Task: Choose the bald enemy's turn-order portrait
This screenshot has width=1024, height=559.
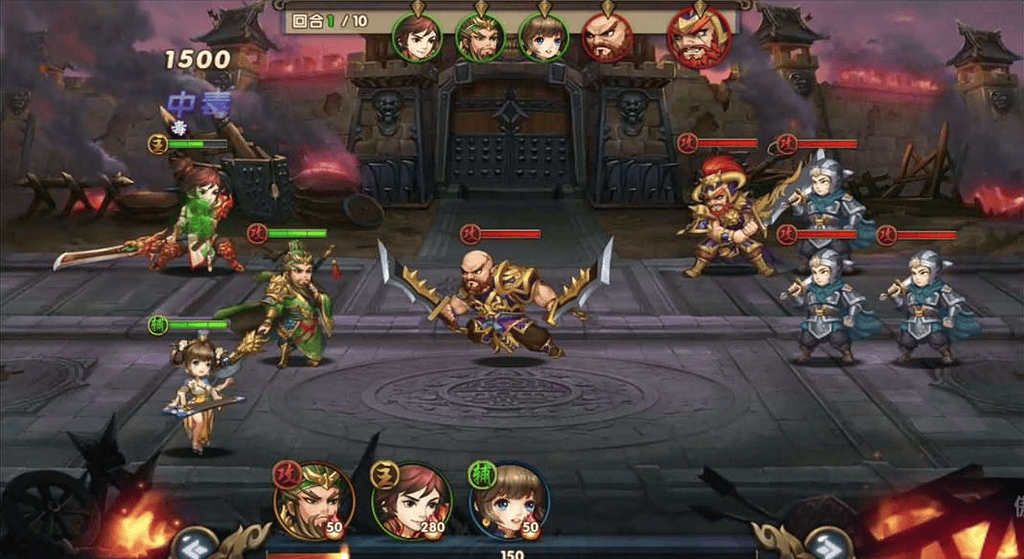Action: coord(606,39)
